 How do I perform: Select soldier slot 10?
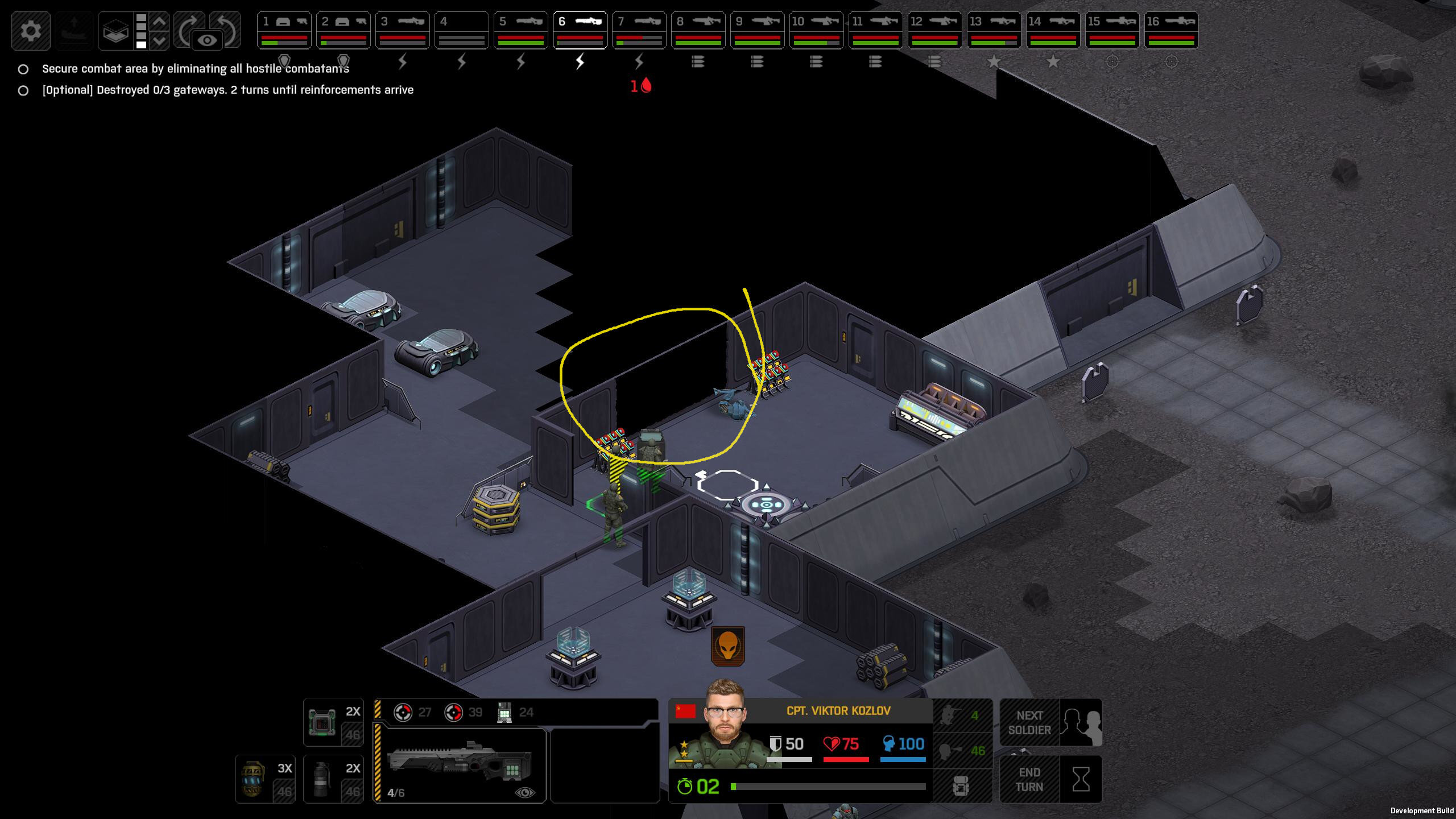tap(816, 30)
